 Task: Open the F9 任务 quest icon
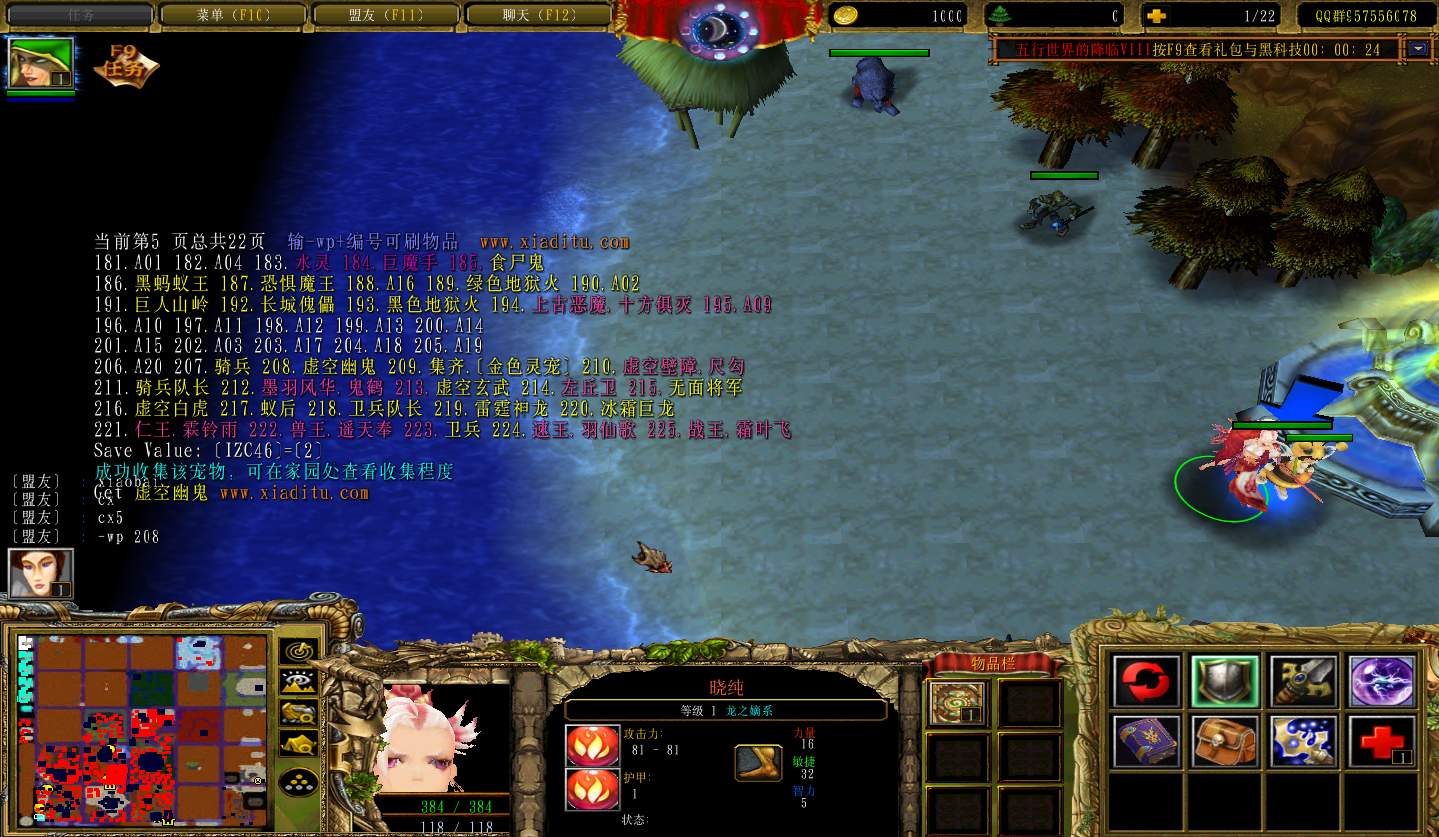pos(125,65)
